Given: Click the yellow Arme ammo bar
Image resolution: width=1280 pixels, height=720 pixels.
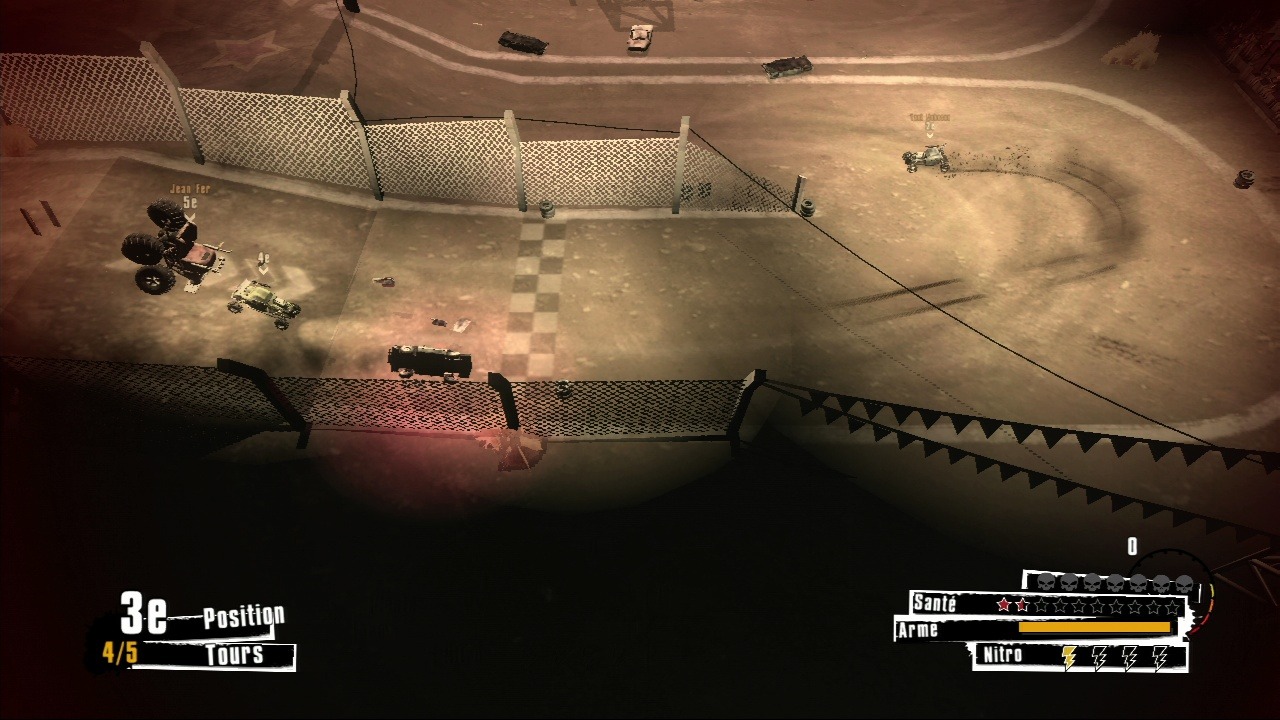Looking at the screenshot, I should click(1095, 627).
